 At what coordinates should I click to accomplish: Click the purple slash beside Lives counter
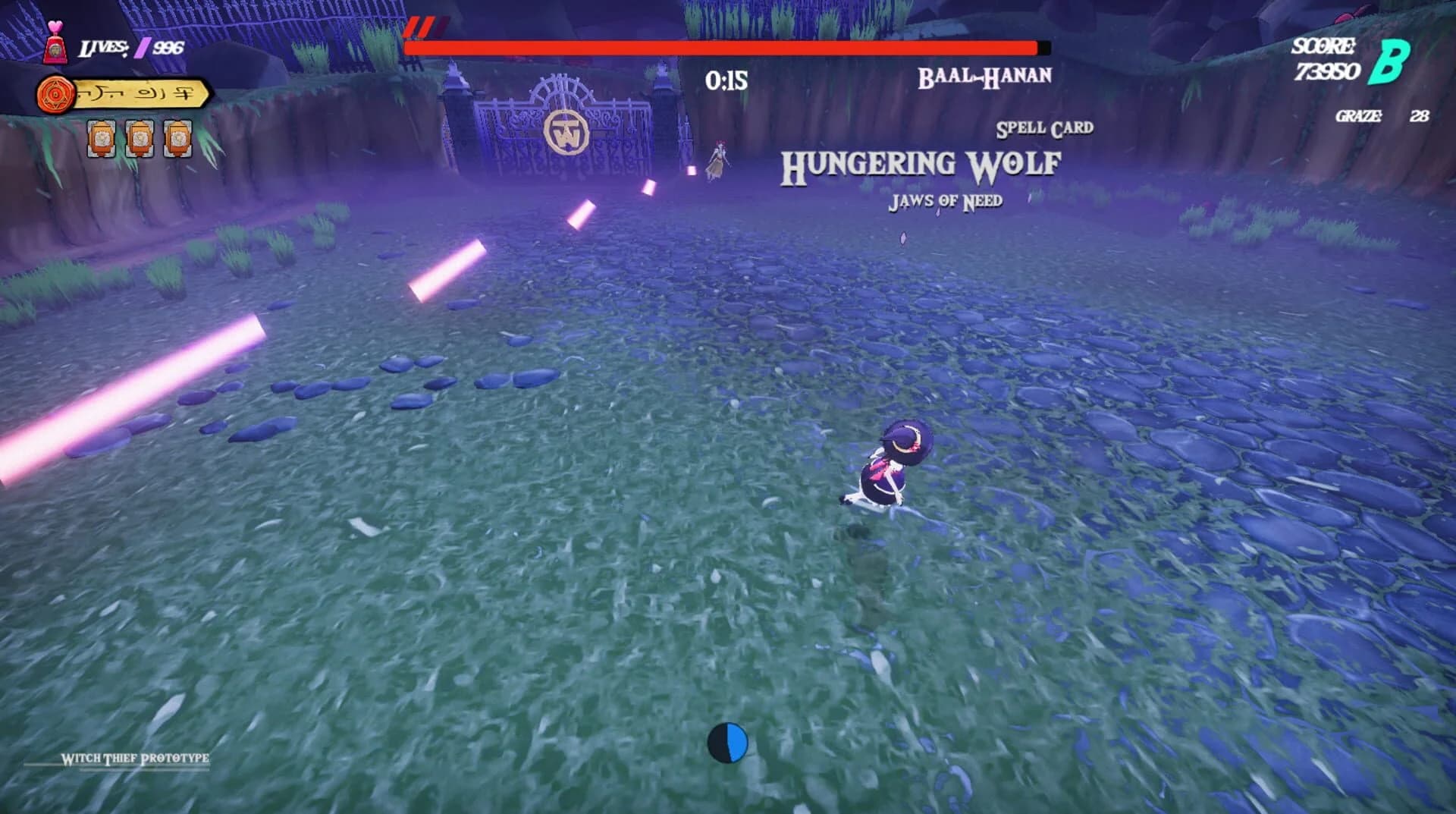(144, 49)
